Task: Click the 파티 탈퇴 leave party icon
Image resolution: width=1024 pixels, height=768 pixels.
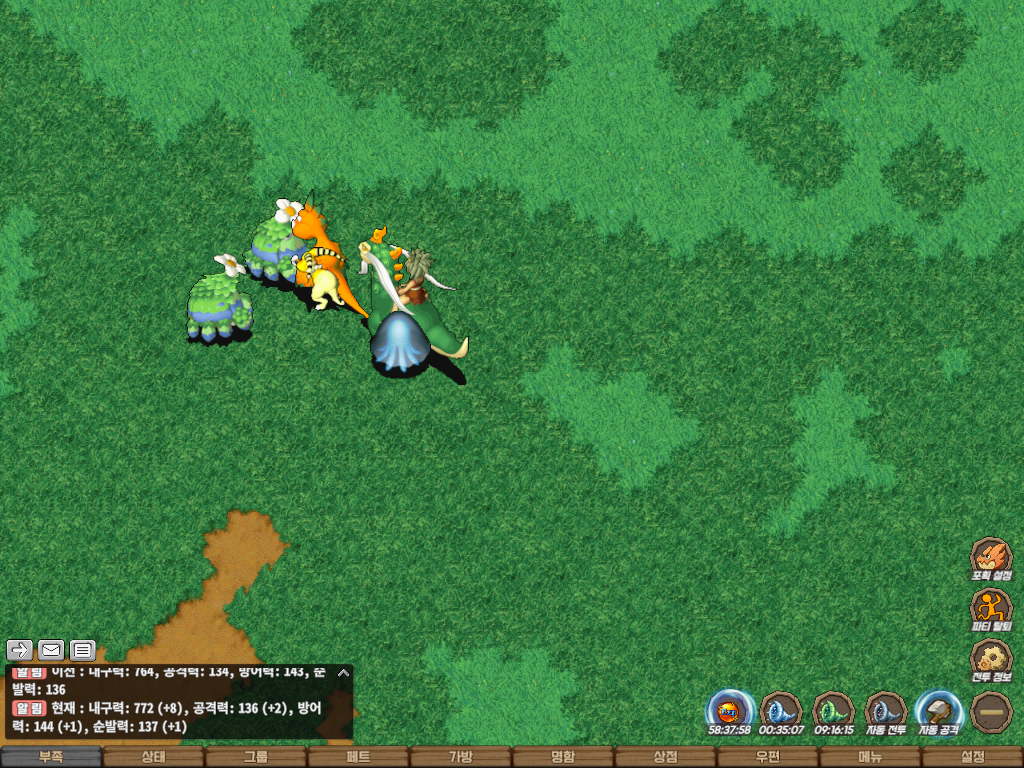Action: point(991,608)
